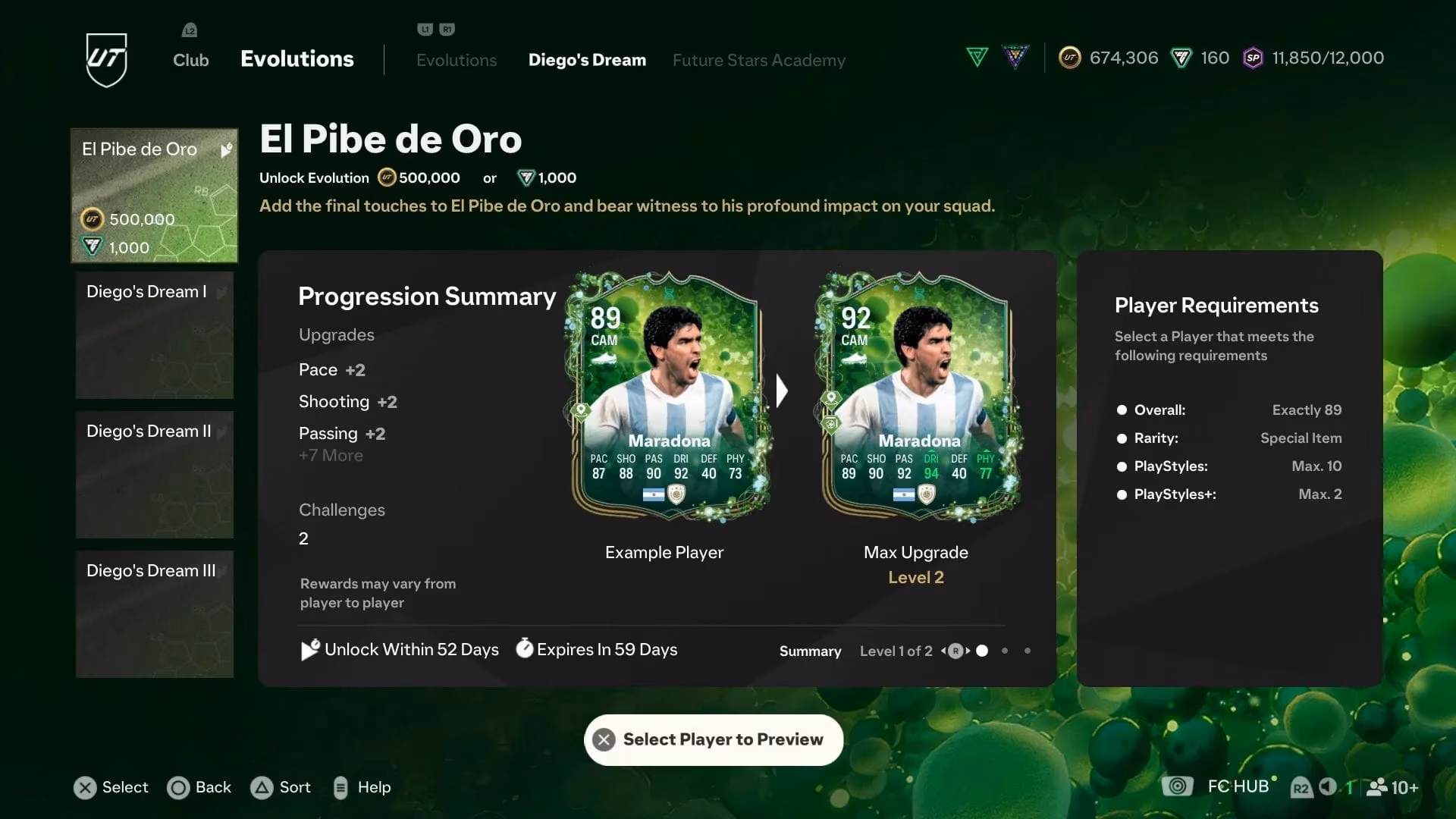Select the Diego's Dream II evolution thumbnail
Screen dimensions: 1456x819
154,475
